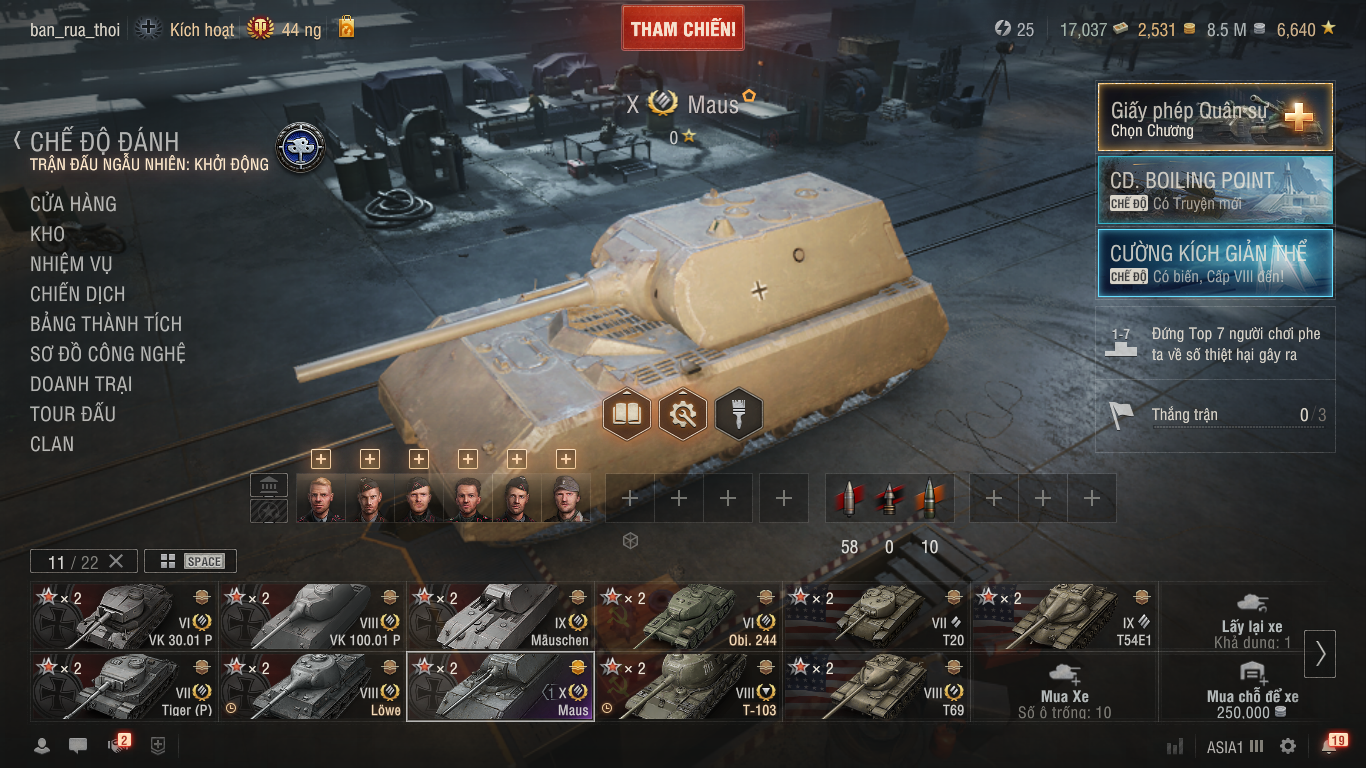Open the CỬA HÀNG store menu
The image size is (1366, 768).
(x=73, y=204)
